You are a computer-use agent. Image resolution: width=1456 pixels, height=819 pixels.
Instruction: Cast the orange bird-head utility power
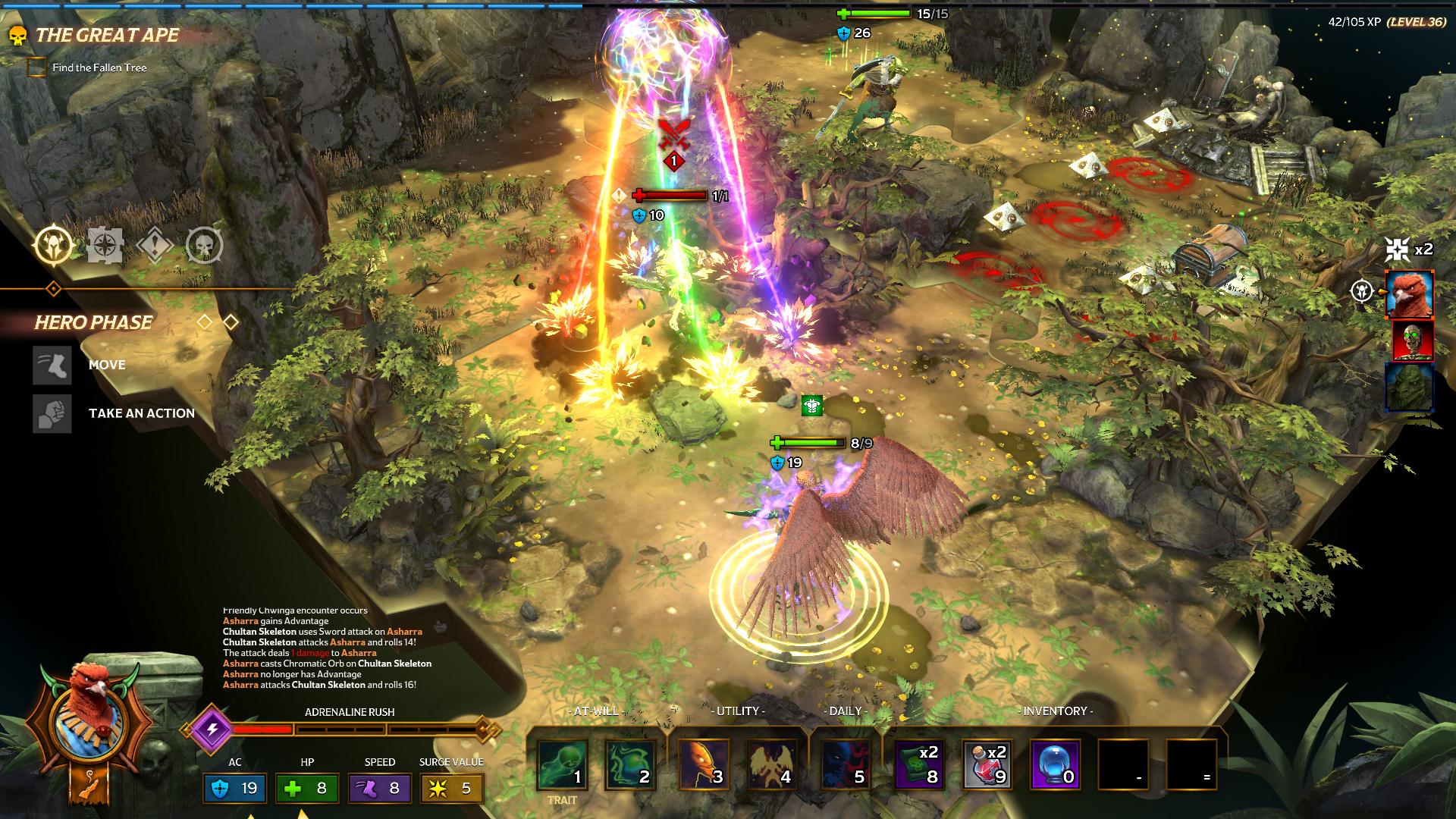[703, 764]
